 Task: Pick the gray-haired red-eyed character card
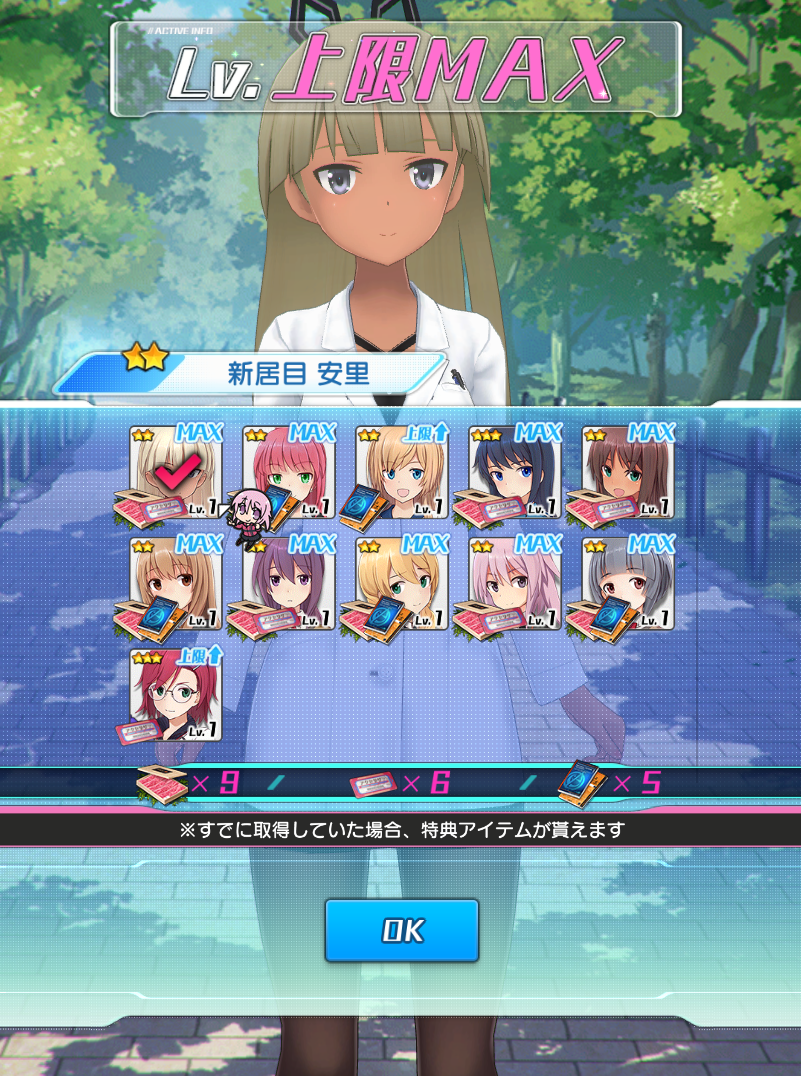pyautogui.click(x=628, y=584)
